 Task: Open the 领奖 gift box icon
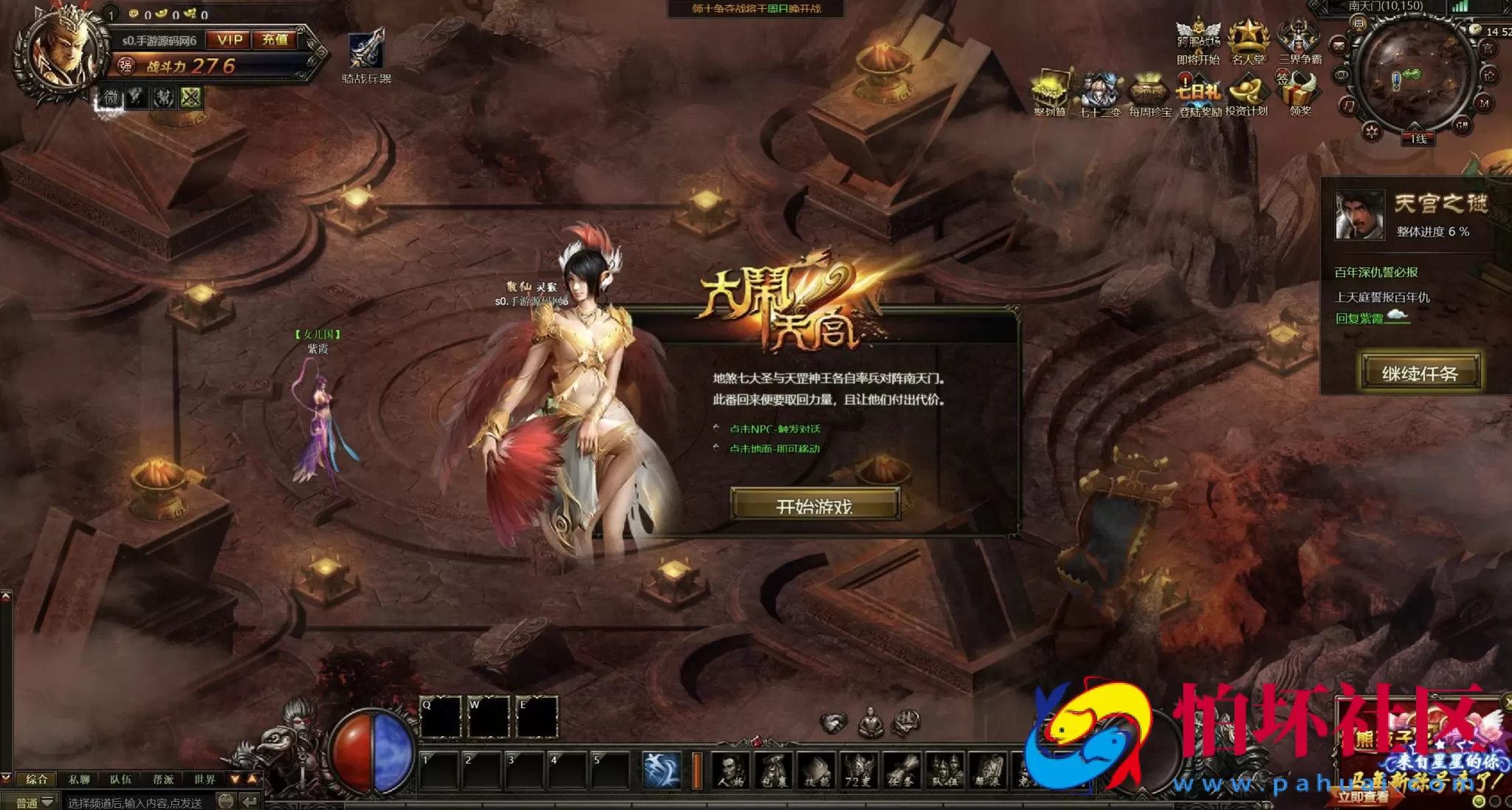tap(1300, 94)
